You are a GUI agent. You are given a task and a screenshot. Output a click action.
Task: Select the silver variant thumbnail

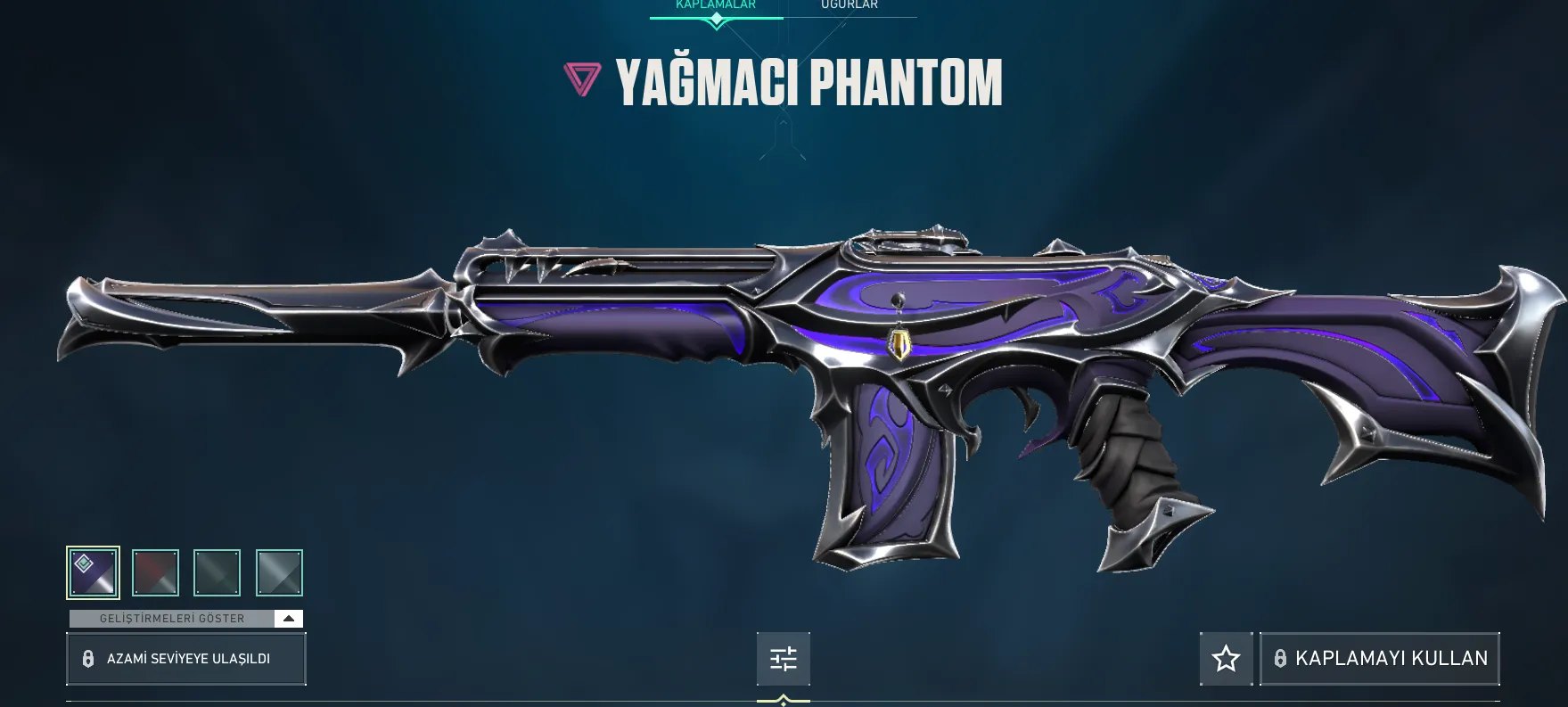(279, 572)
